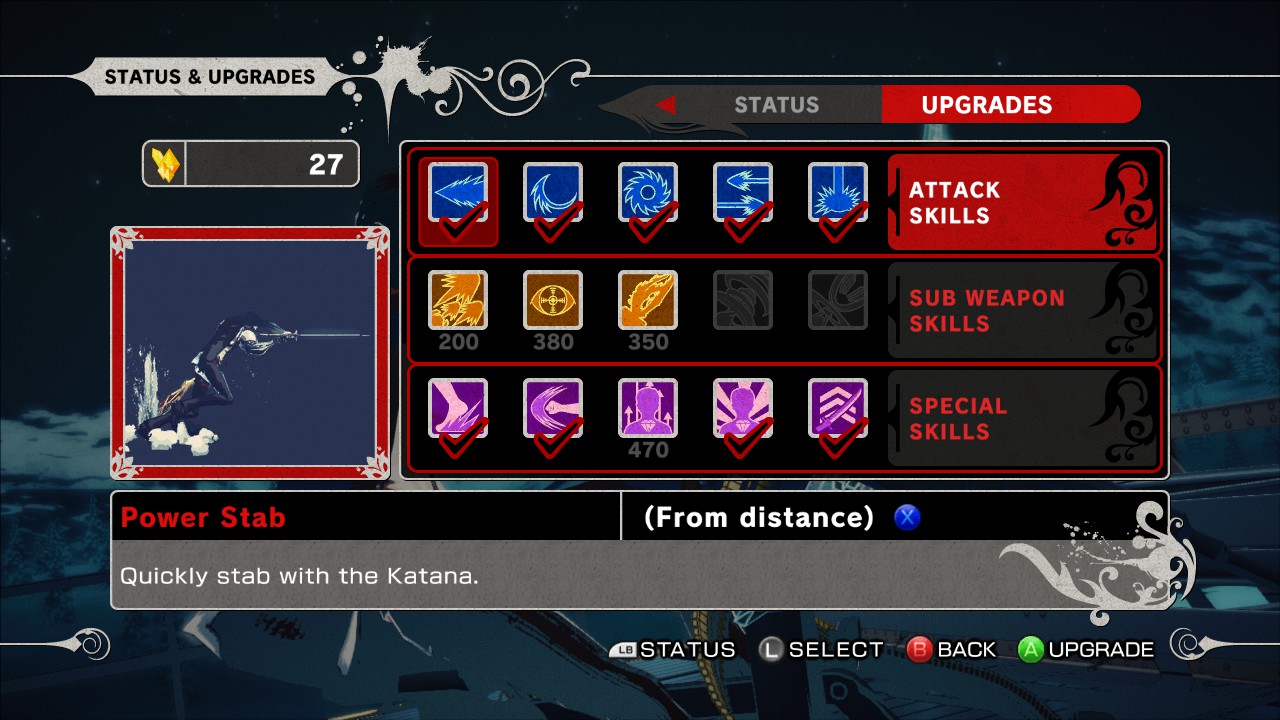Choose the orange crosshair eye skill
This screenshot has height=720, width=1280.
tap(553, 300)
